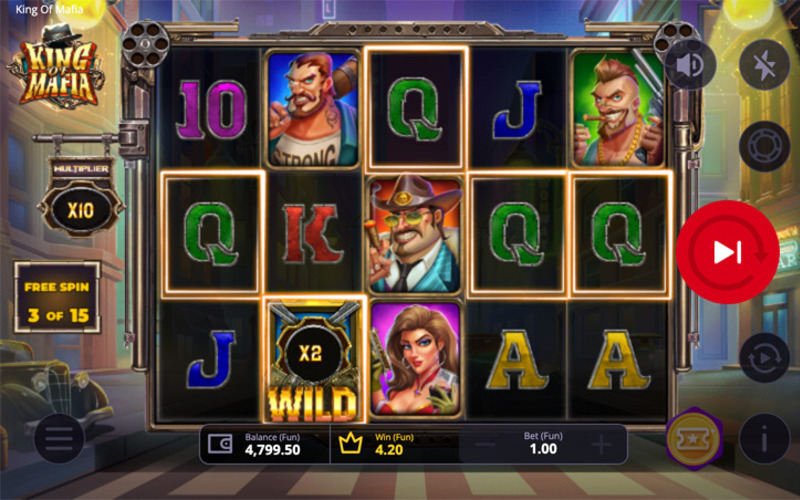Image resolution: width=800 pixels, height=500 pixels.
Task: Toggle the lightning turbo spin mode
Action: (x=764, y=65)
